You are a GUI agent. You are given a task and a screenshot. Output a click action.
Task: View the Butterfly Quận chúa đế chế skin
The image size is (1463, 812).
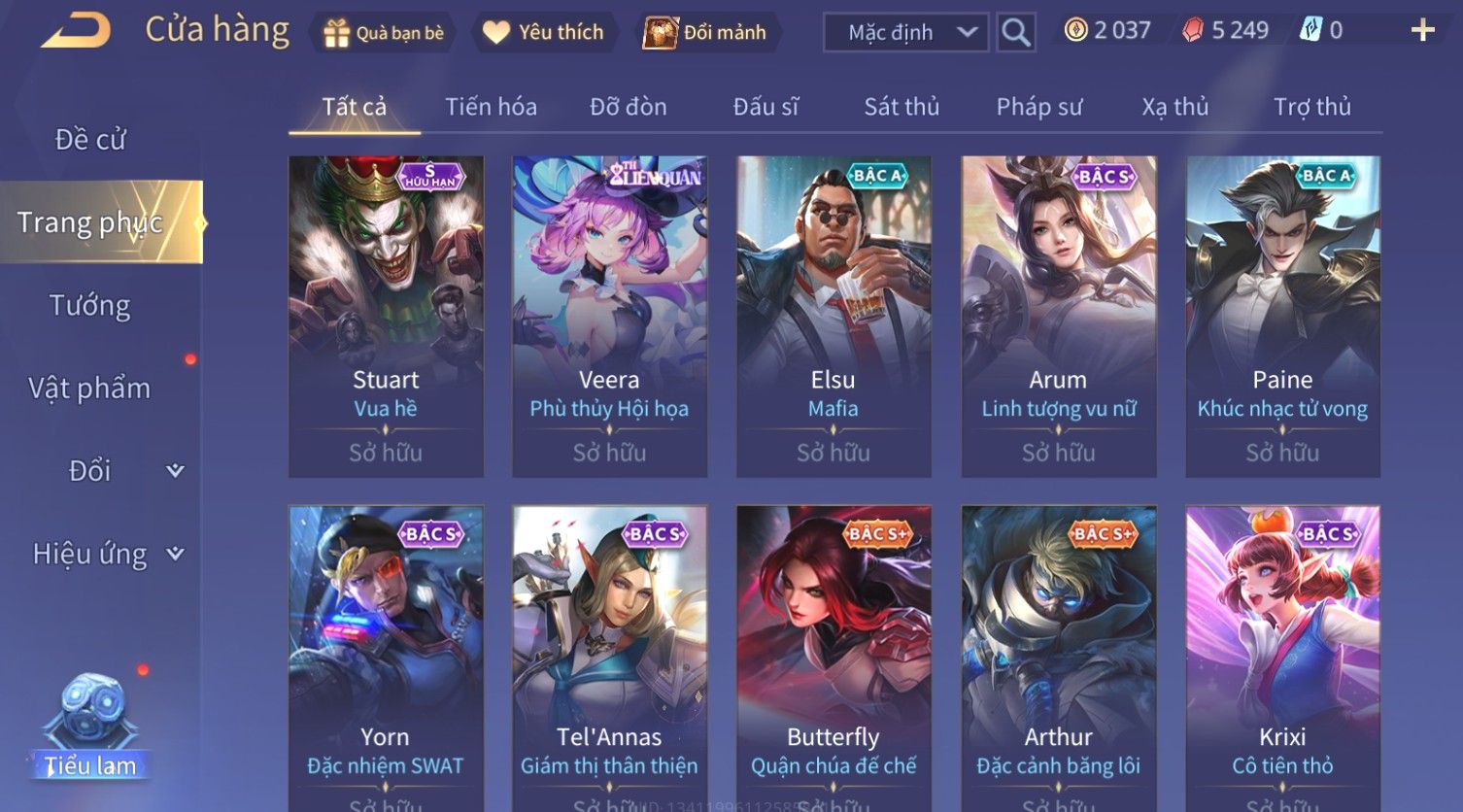834,660
